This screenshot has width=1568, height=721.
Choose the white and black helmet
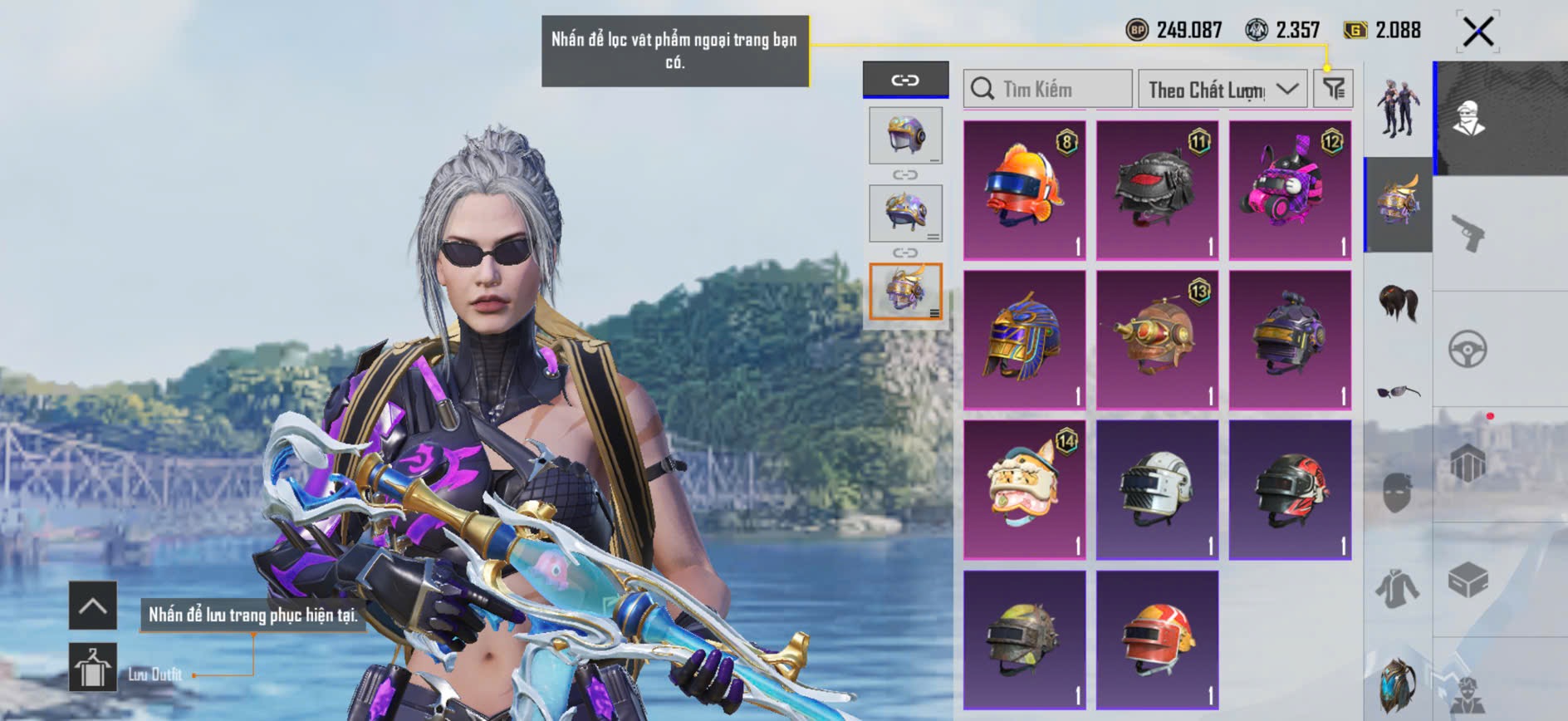pos(1157,488)
